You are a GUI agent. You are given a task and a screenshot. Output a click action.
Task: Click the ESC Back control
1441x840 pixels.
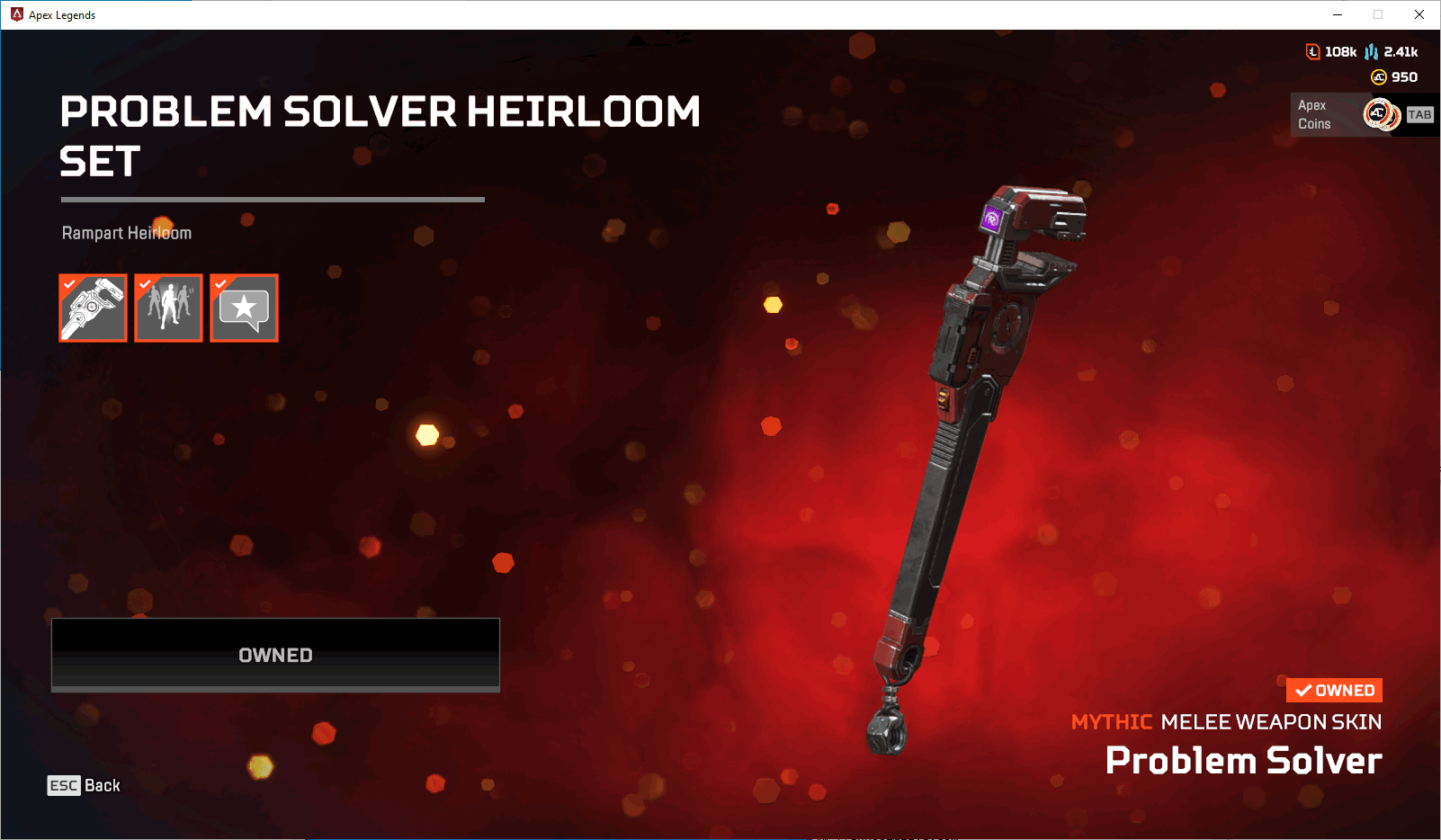84,785
